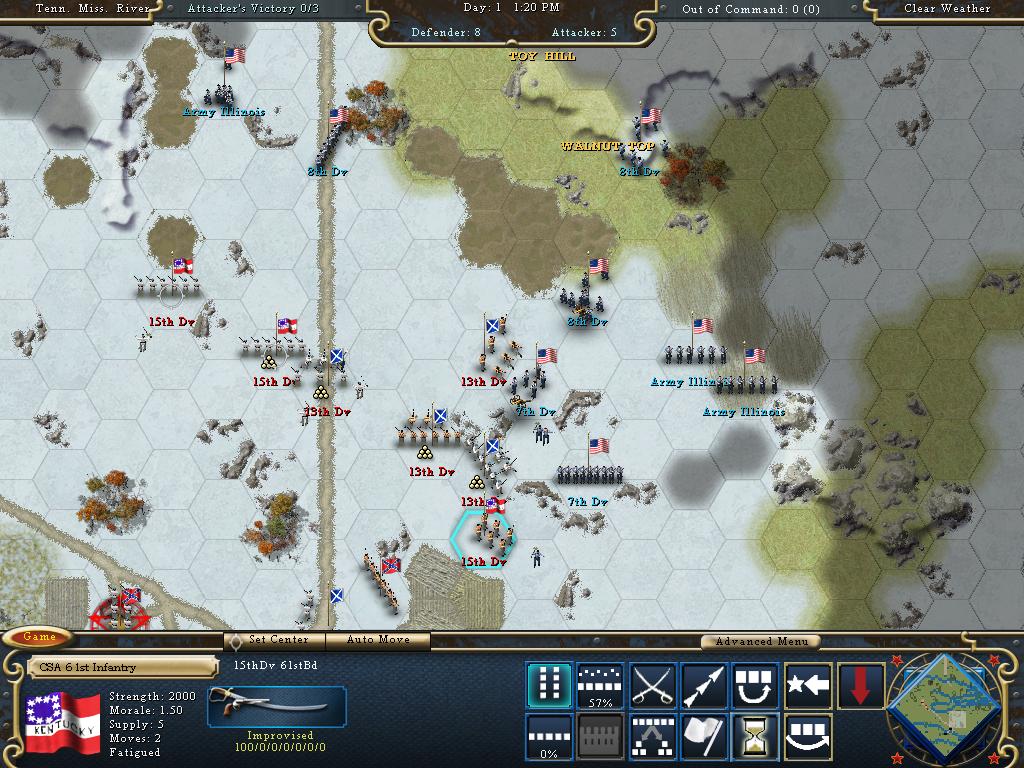Screen dimensions: 1024x768
Task: Click the about-face rotate formation icon
Action: tap(756, 685)
